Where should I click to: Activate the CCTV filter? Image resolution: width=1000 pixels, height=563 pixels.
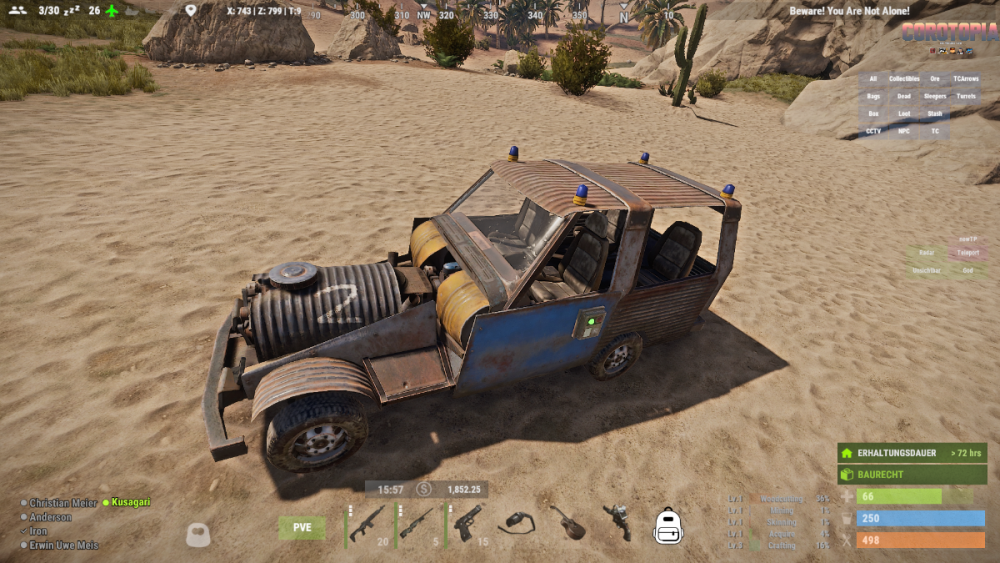pyautogui.click(x=873, y=131)
